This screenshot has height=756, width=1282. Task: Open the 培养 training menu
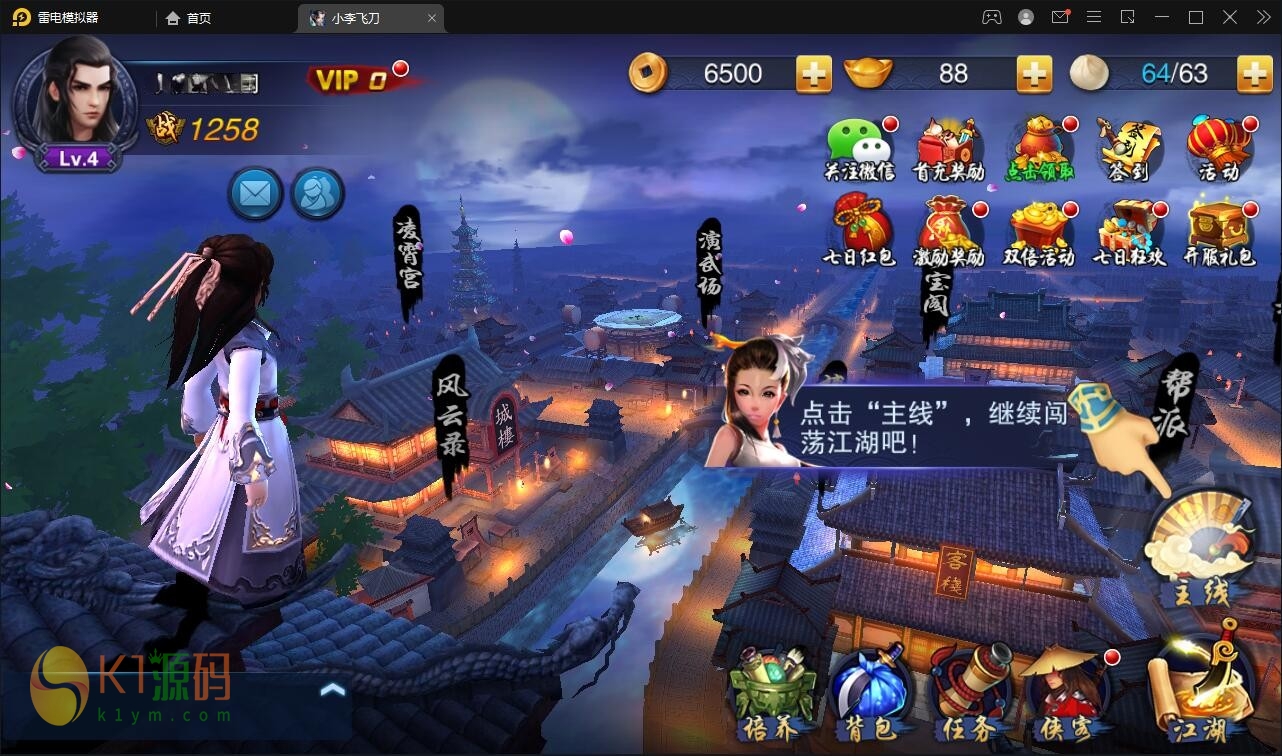(x=771, y=692)
